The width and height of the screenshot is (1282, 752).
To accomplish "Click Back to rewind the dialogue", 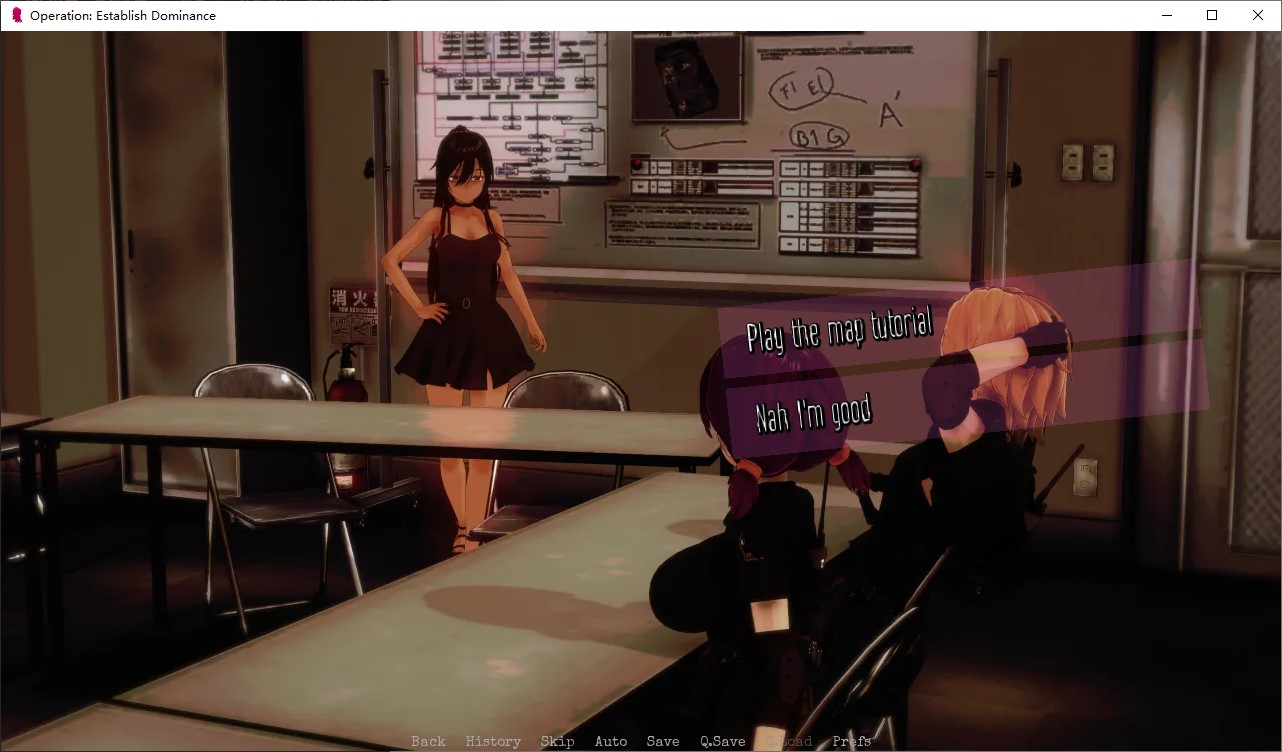I will pyautogui.click(x=427, y=741).
